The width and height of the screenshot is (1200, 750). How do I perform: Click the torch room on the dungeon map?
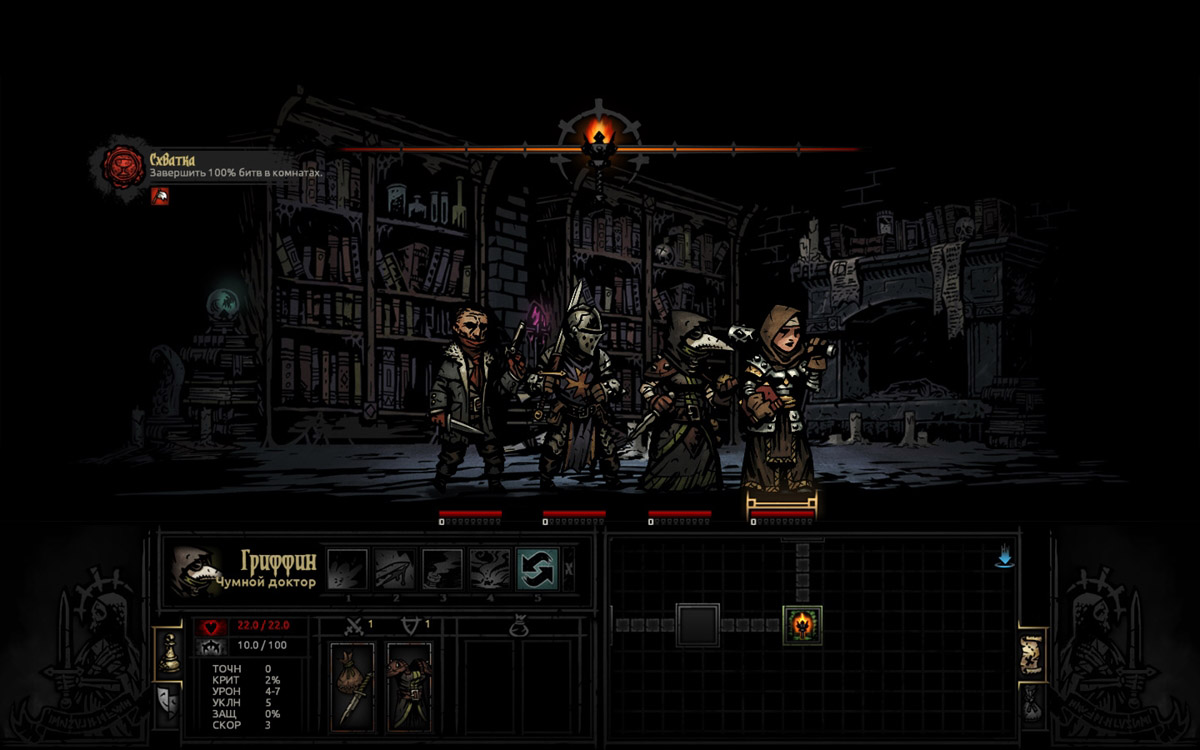[x=802, y=625]
